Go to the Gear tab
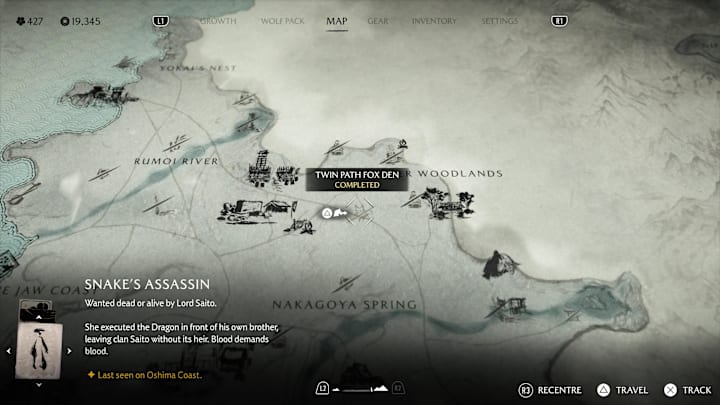The image size is (720, 405). click(x=378, y=20)
